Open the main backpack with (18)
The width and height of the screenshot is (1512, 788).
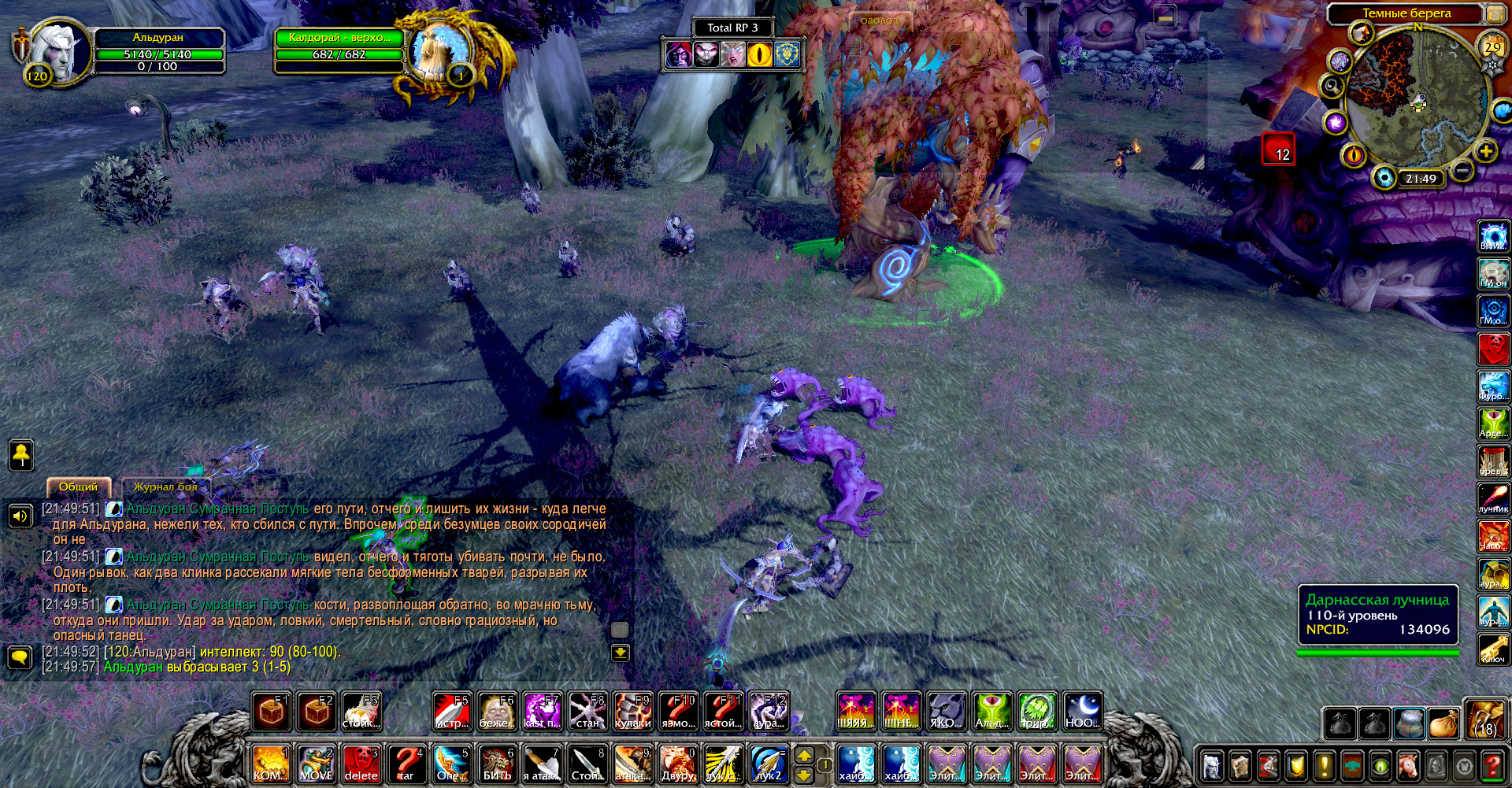pyautogui.click(x=1485, y=719)
